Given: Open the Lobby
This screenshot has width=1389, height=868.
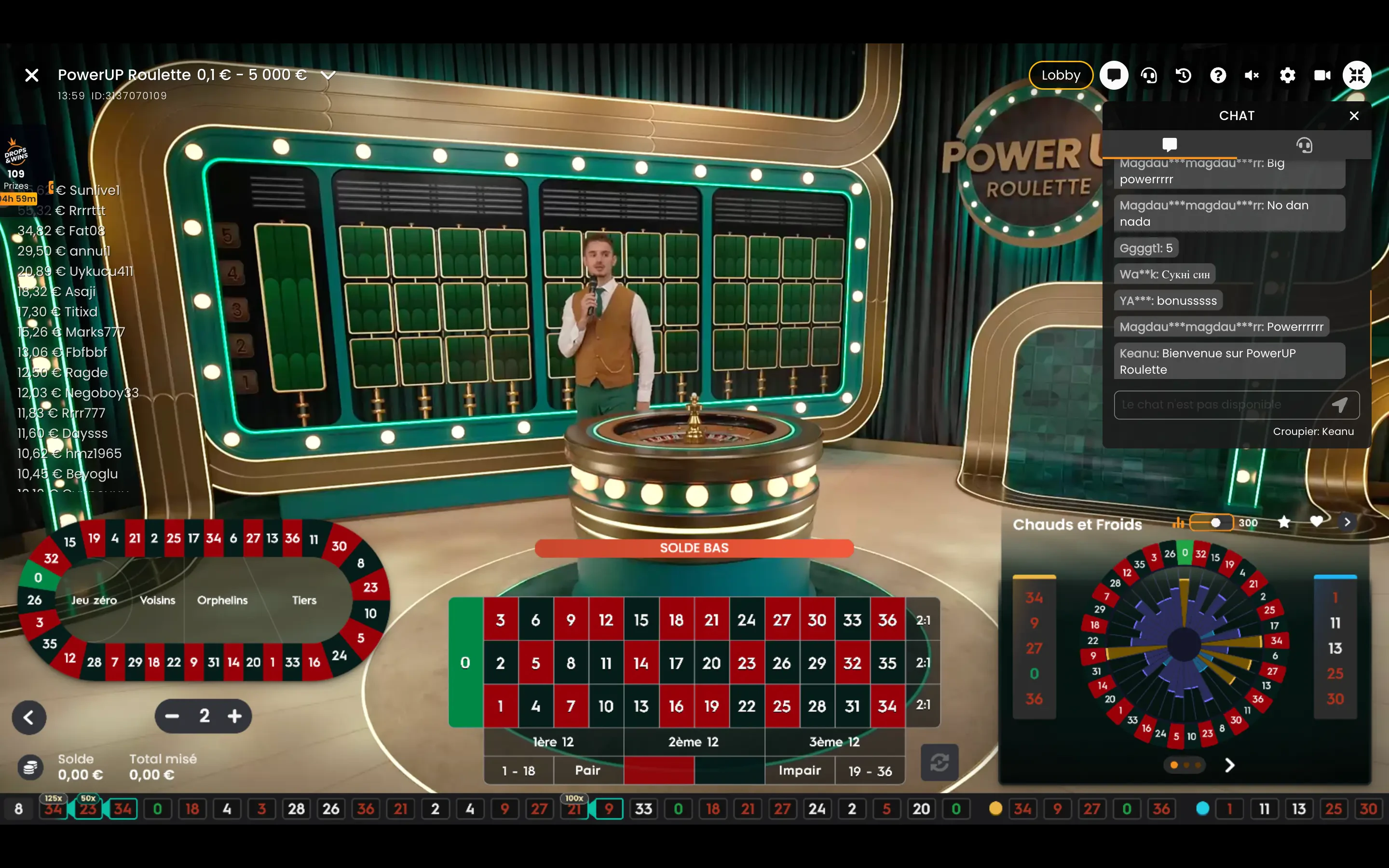Looking at the screenshot, I should [1060, 75].
